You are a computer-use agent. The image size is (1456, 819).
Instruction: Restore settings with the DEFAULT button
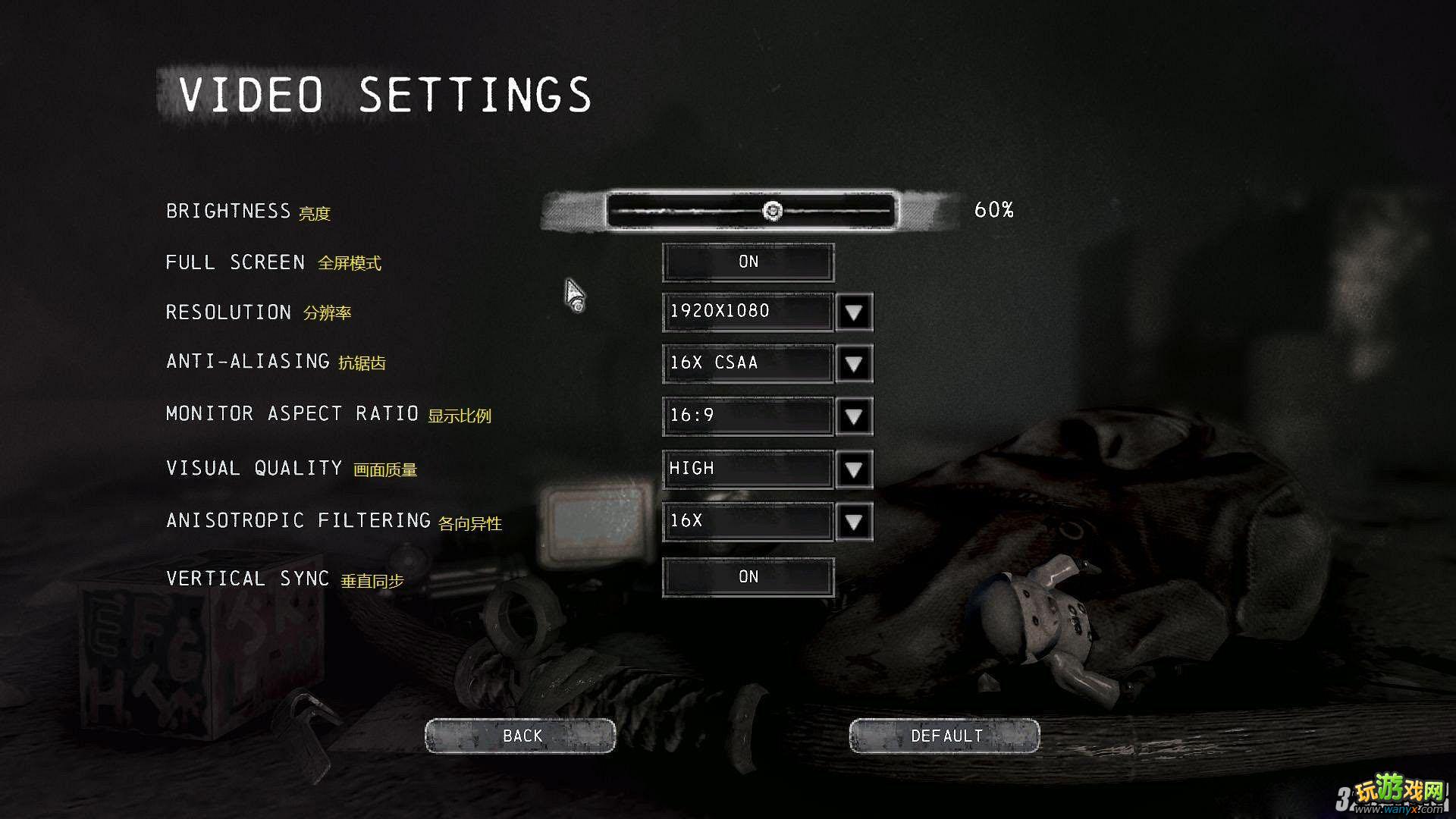(x=944, y=736)
